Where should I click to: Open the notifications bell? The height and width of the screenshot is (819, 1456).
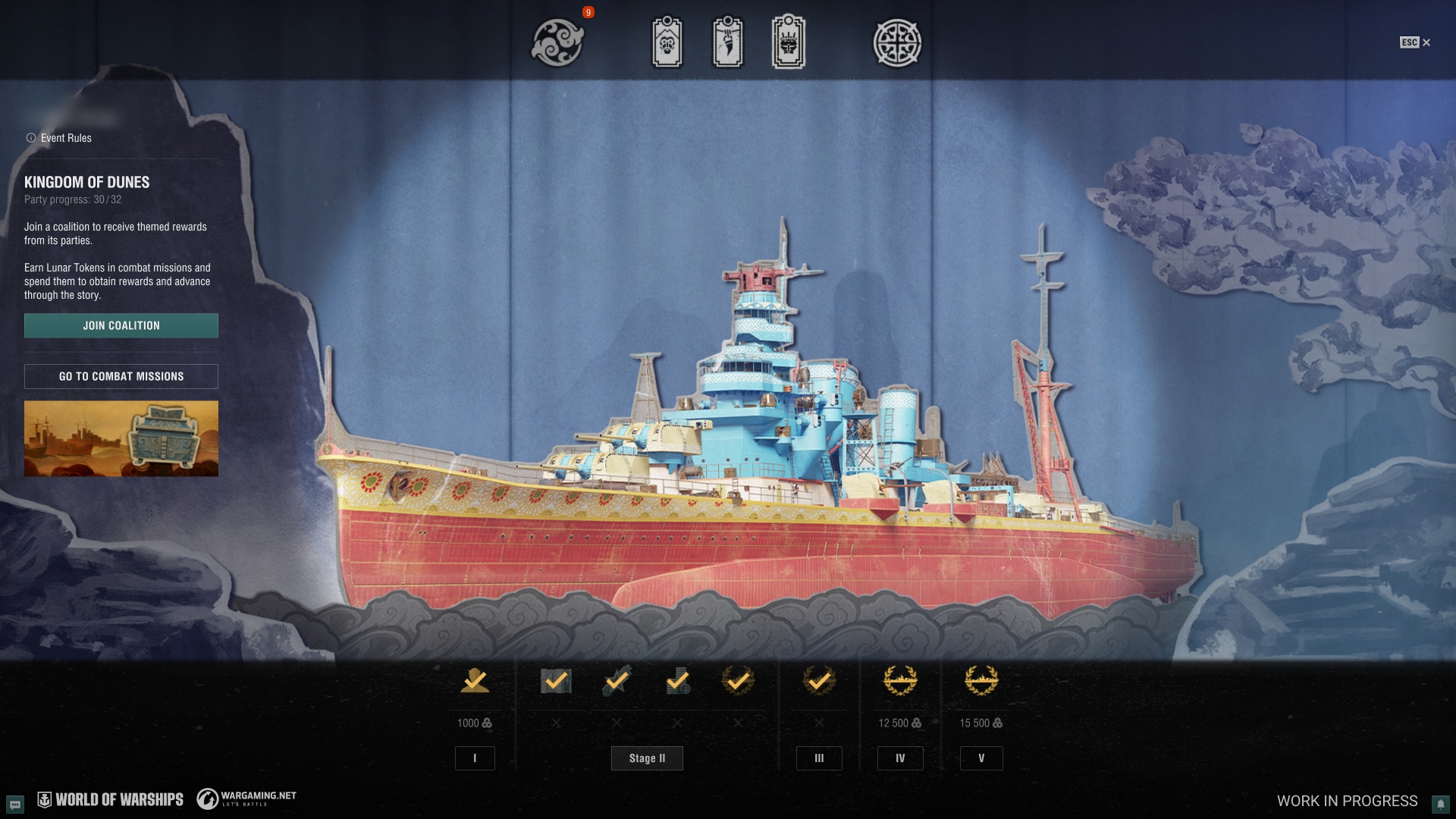click(x=1440, y=804)
